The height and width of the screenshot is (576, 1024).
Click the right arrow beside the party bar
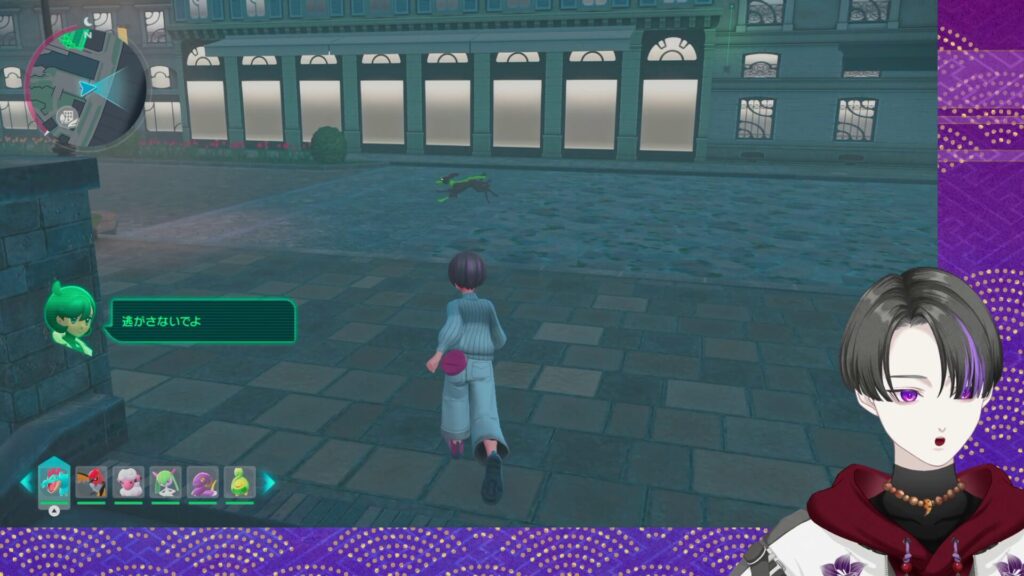point(269,482)
